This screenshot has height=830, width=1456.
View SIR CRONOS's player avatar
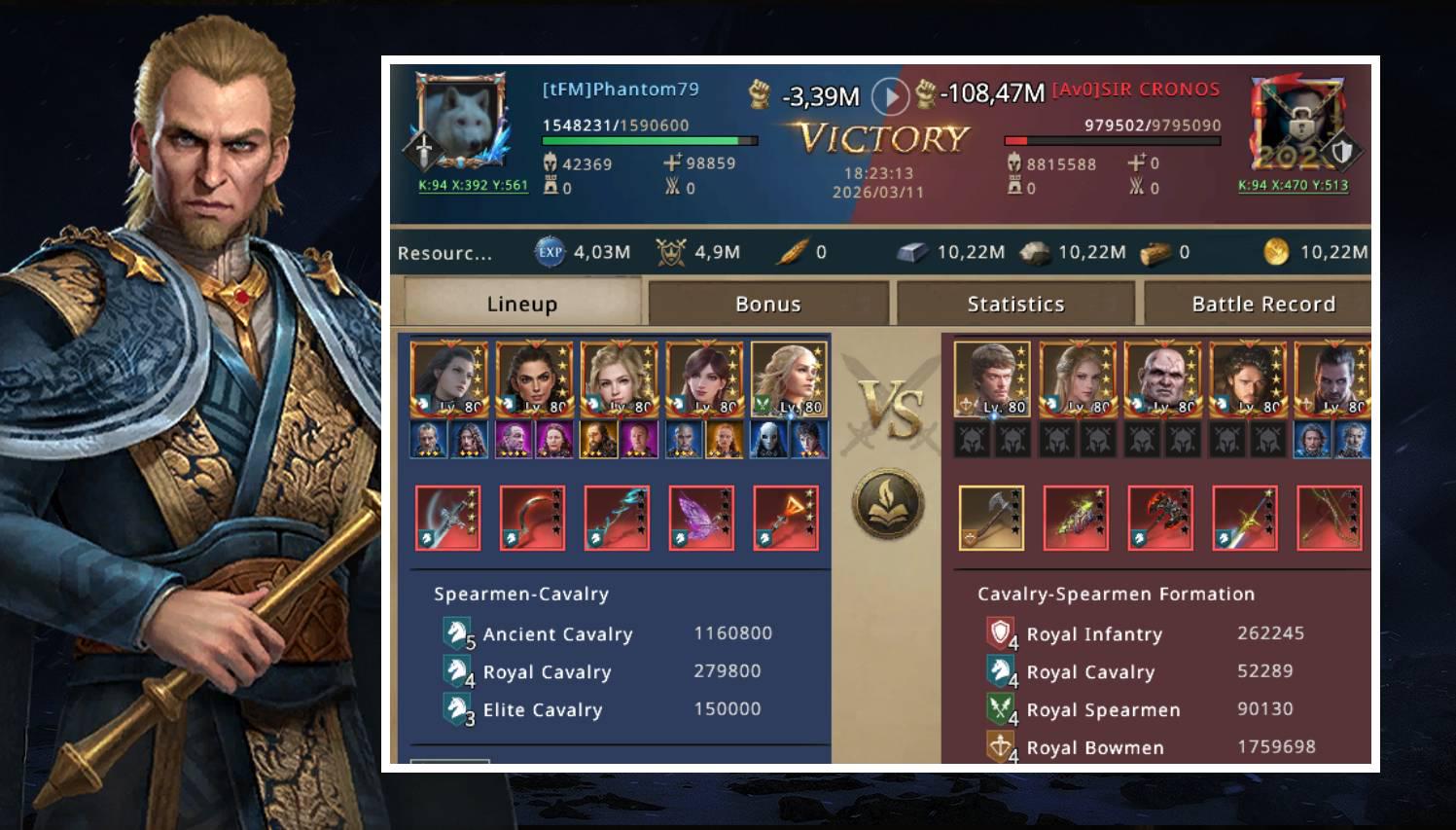tap(1296, 124)
